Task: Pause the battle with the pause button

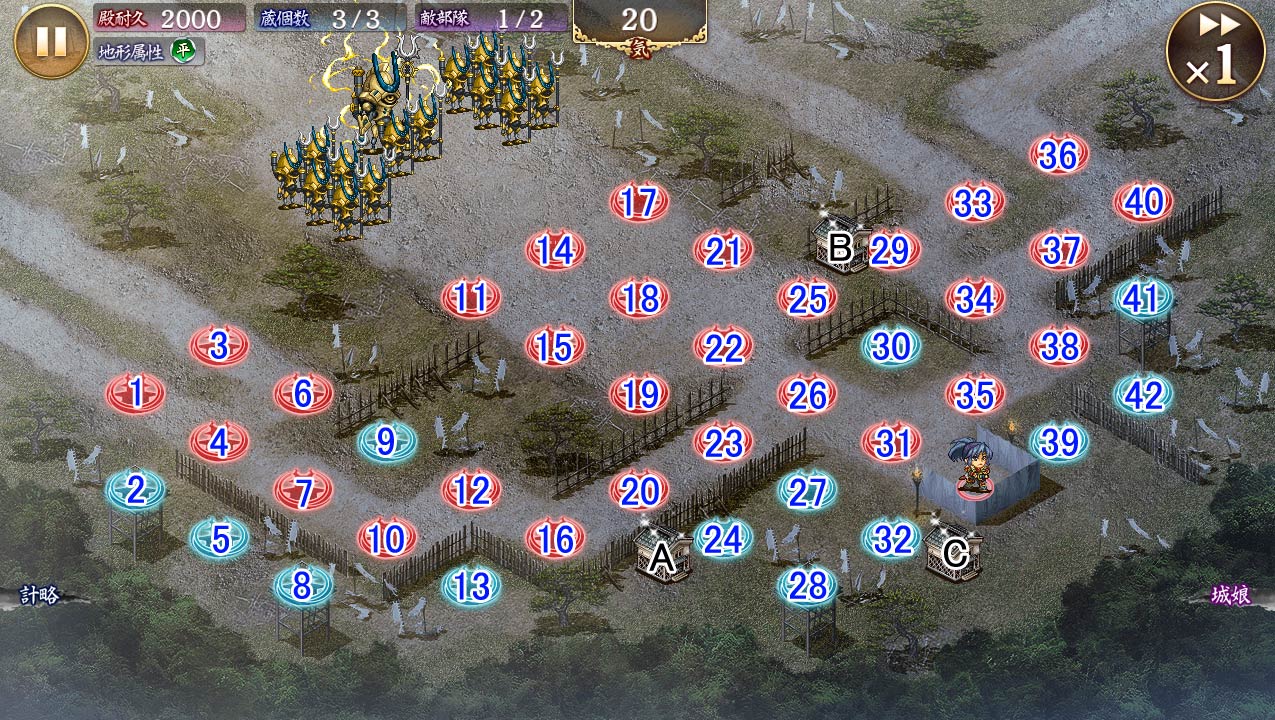Action: coord(51,41)
